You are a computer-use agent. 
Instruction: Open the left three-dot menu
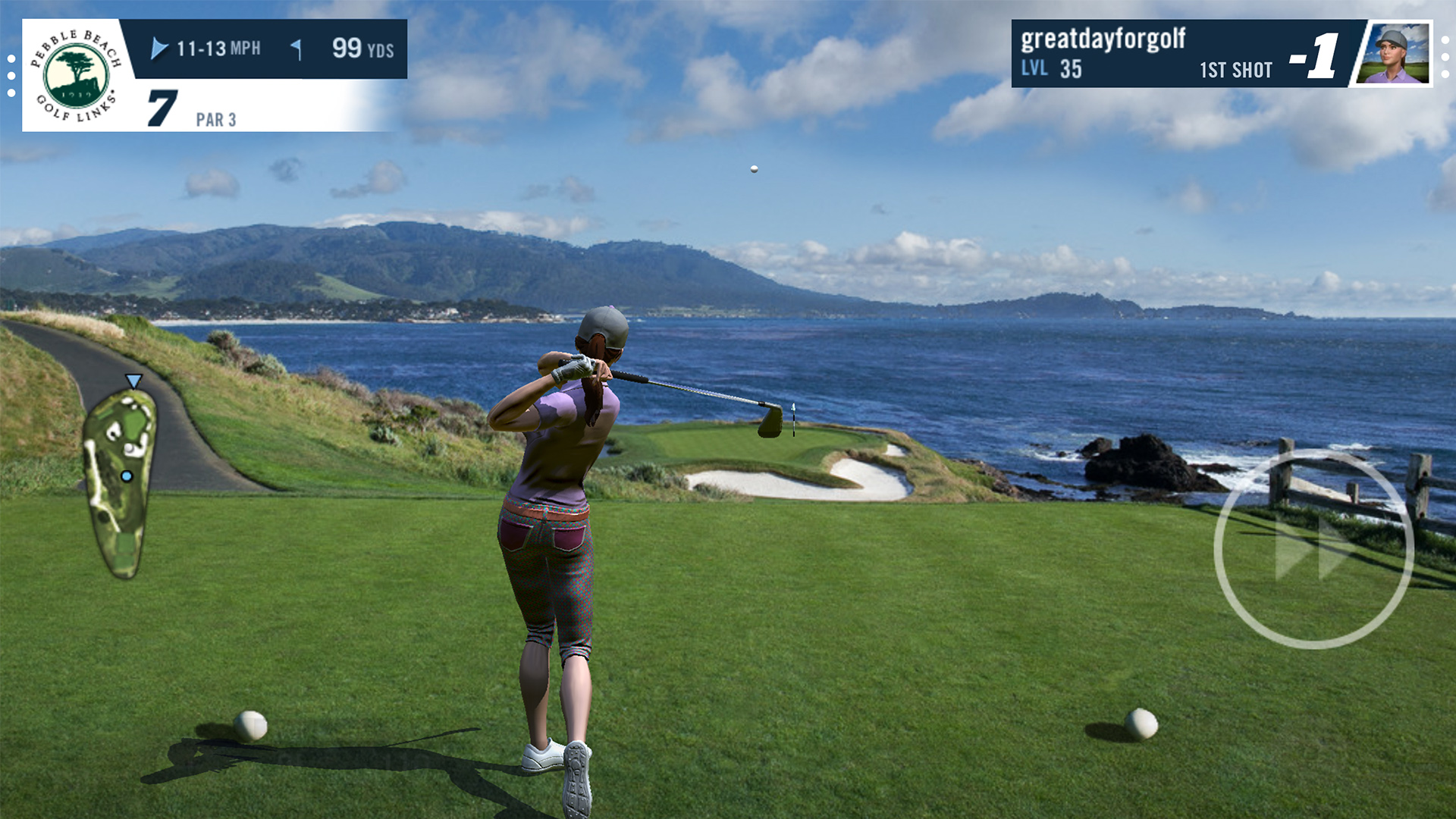(11, 75)
